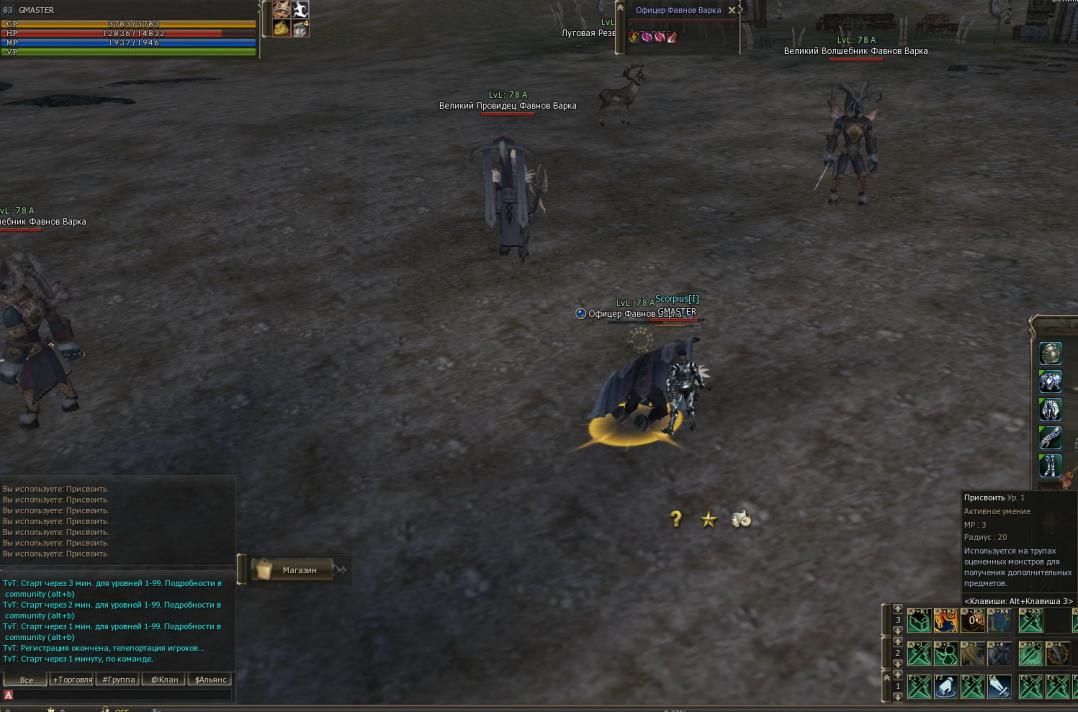Viewport: 1078px width, 712px height.
Task: Click the yellow question mark icon
Action: point(676,518)
